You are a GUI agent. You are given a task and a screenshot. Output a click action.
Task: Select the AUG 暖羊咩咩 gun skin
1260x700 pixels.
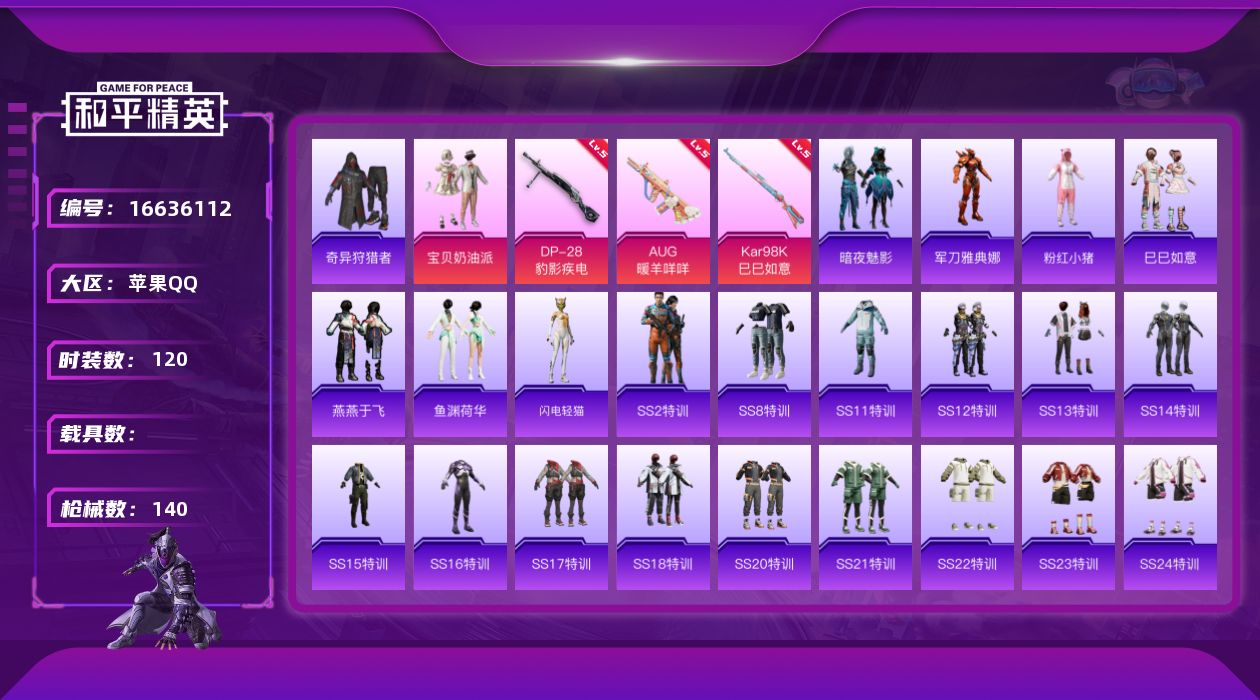coord(663,211)
